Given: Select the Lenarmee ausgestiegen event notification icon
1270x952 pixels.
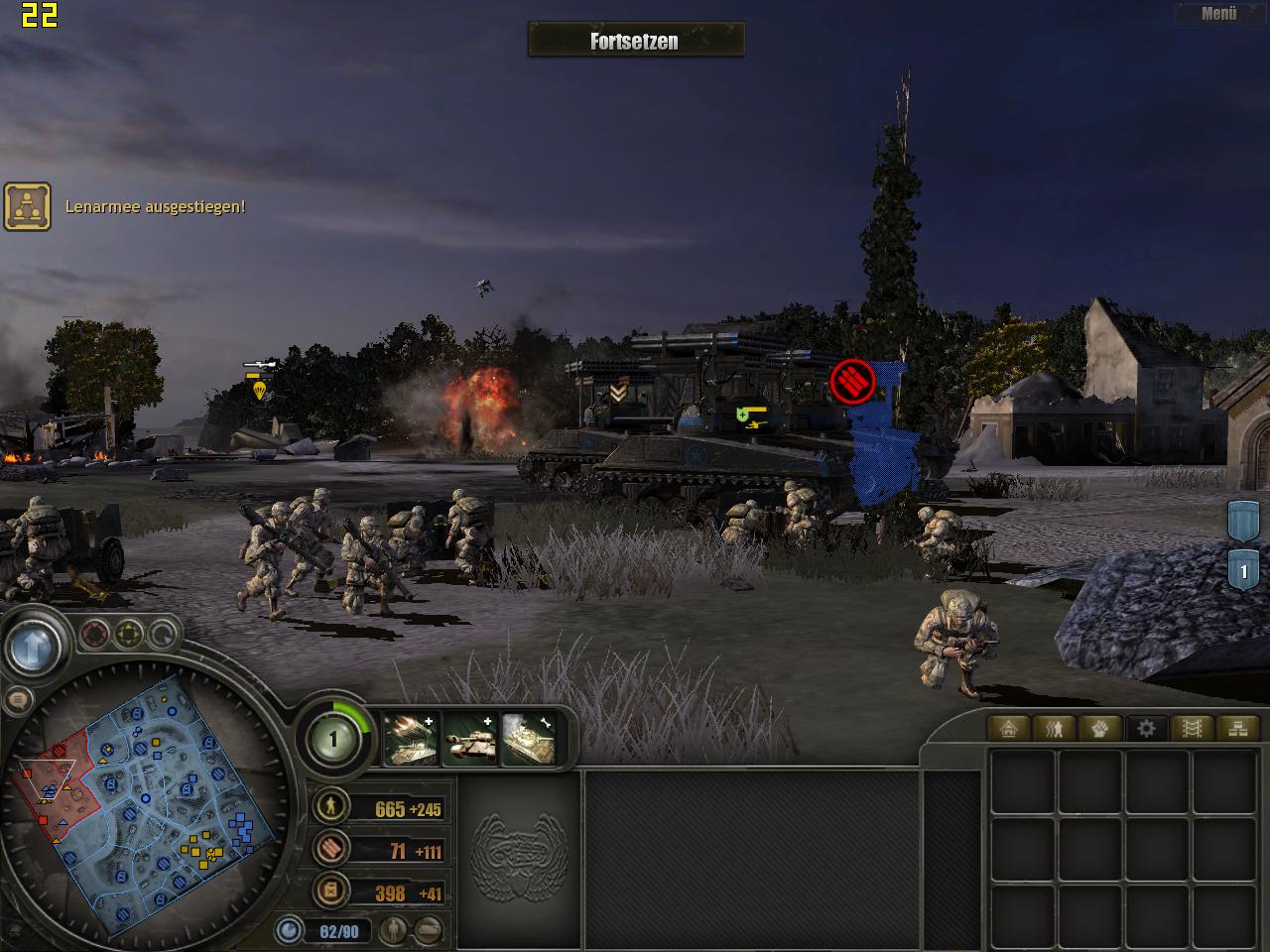Looking at the screenshot, I should click(x=28, y=206).
